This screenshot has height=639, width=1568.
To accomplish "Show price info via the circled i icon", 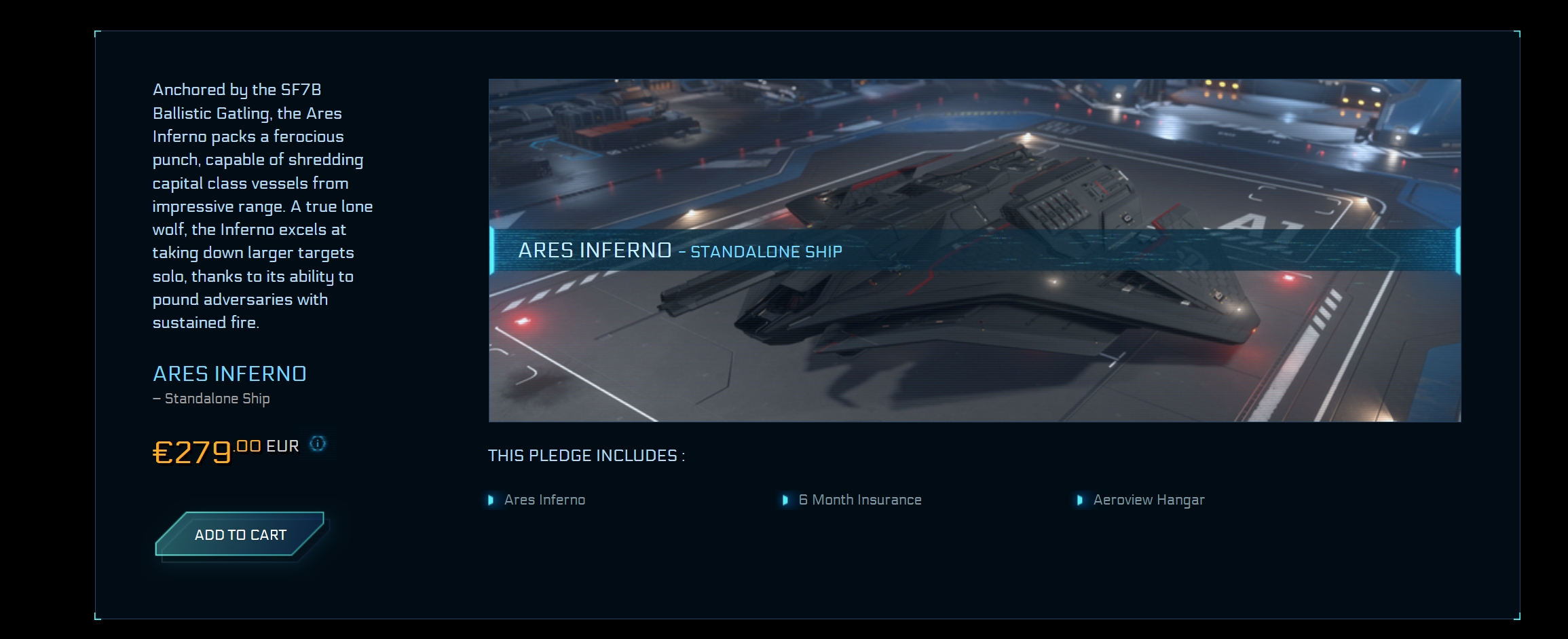I will click(318, 444).
